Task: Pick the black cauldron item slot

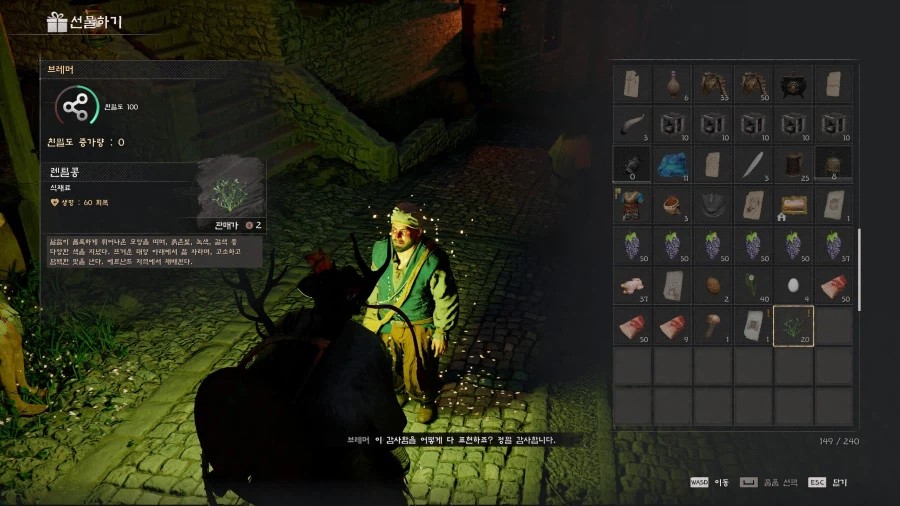Action: click(x=792, y=84)
